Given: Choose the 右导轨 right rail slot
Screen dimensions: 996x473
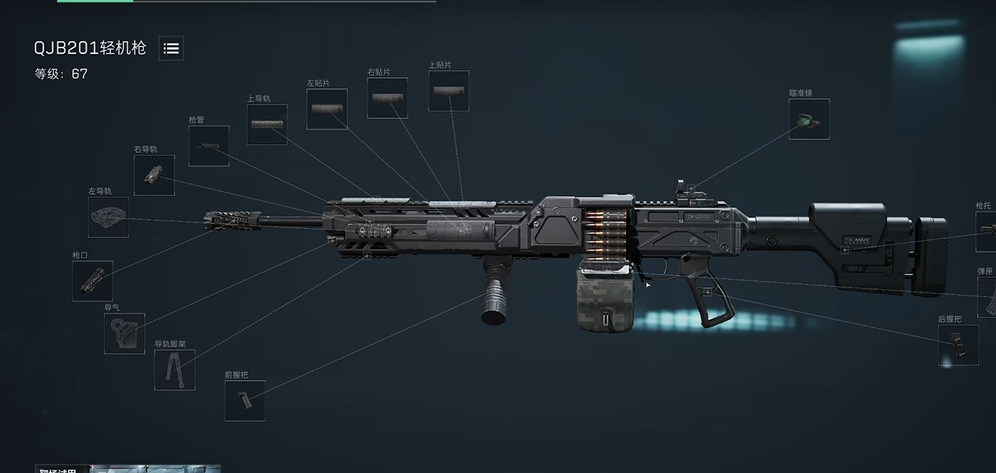Looking at the screenshot, I should click(x=154, y=175).
